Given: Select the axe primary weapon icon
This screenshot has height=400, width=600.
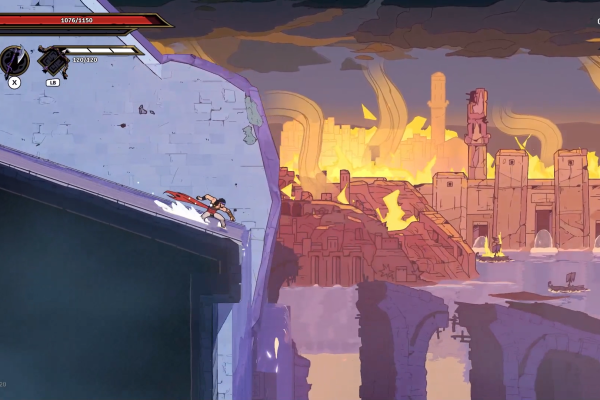Looking at the screenshot, I should 14,60.
